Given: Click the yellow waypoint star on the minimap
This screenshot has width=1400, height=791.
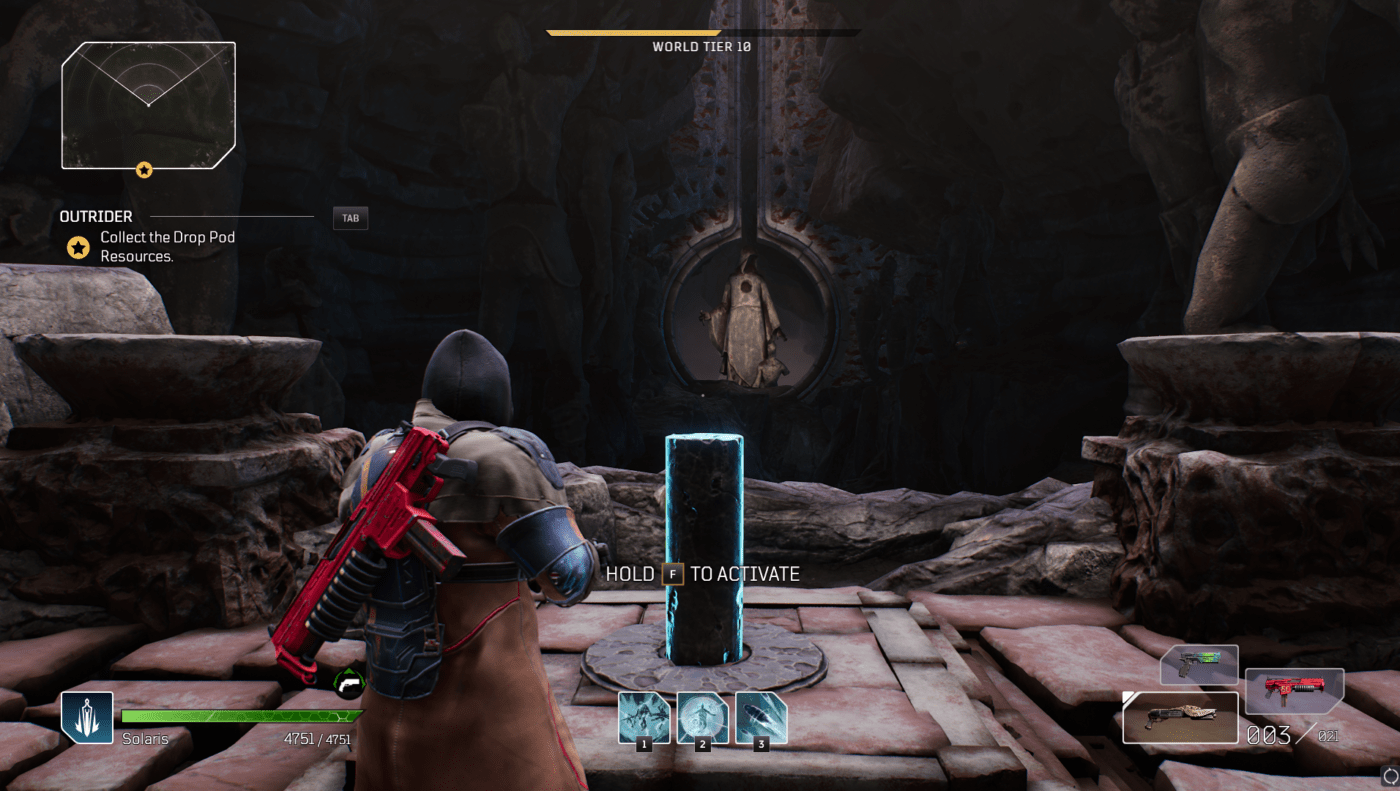Looking at the screenshot, I should click(x=143, y=169).
